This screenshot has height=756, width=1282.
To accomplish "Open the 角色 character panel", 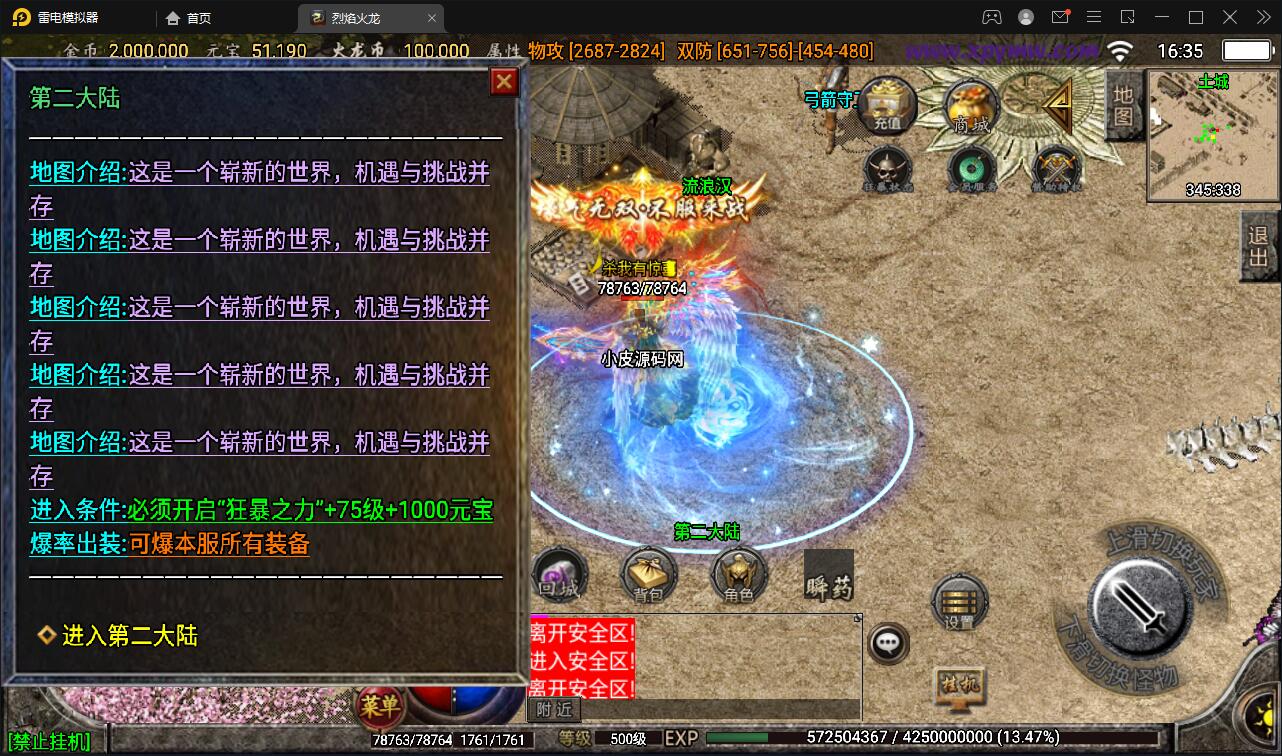I will pos(740,575).
